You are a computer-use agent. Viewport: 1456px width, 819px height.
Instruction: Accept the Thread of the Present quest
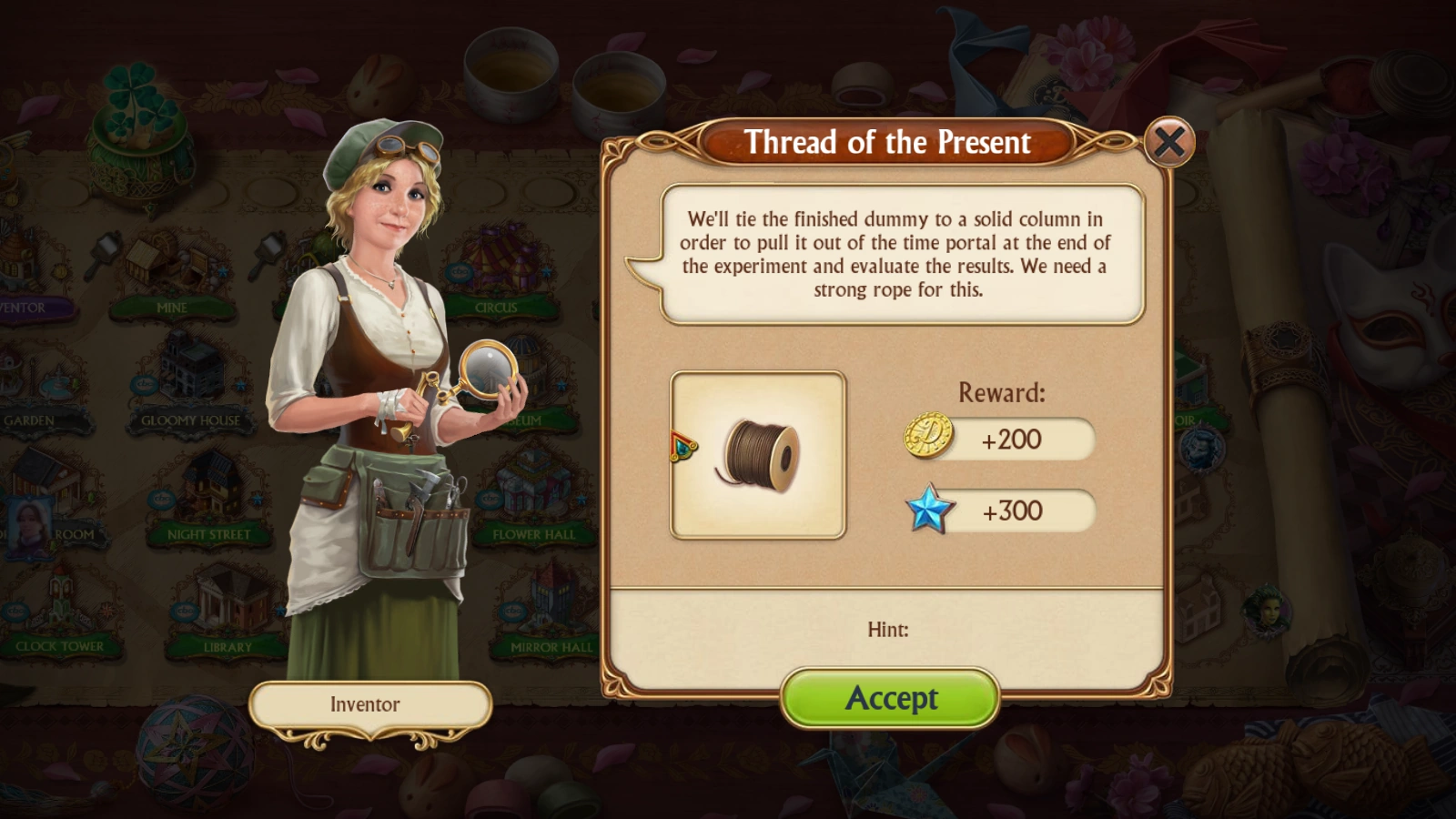pyautogui.click(x=890, y=698)
